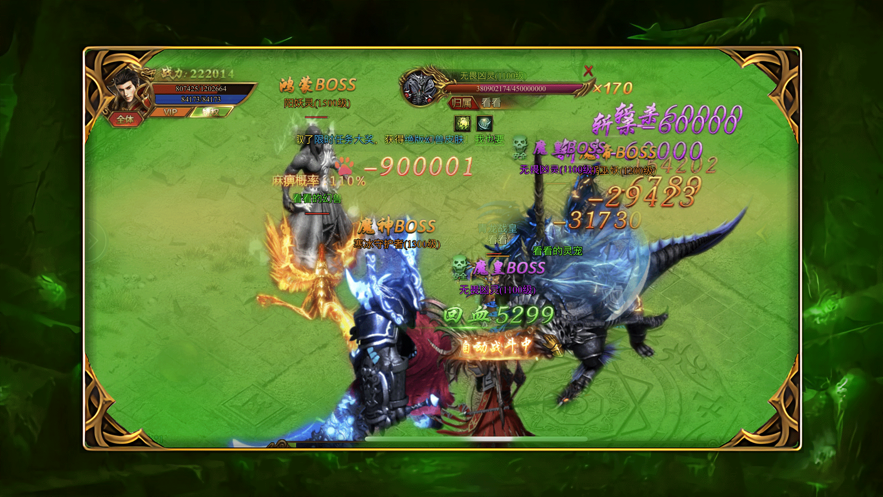
Task: Open the VIP panel
Action: click(171, 112)
